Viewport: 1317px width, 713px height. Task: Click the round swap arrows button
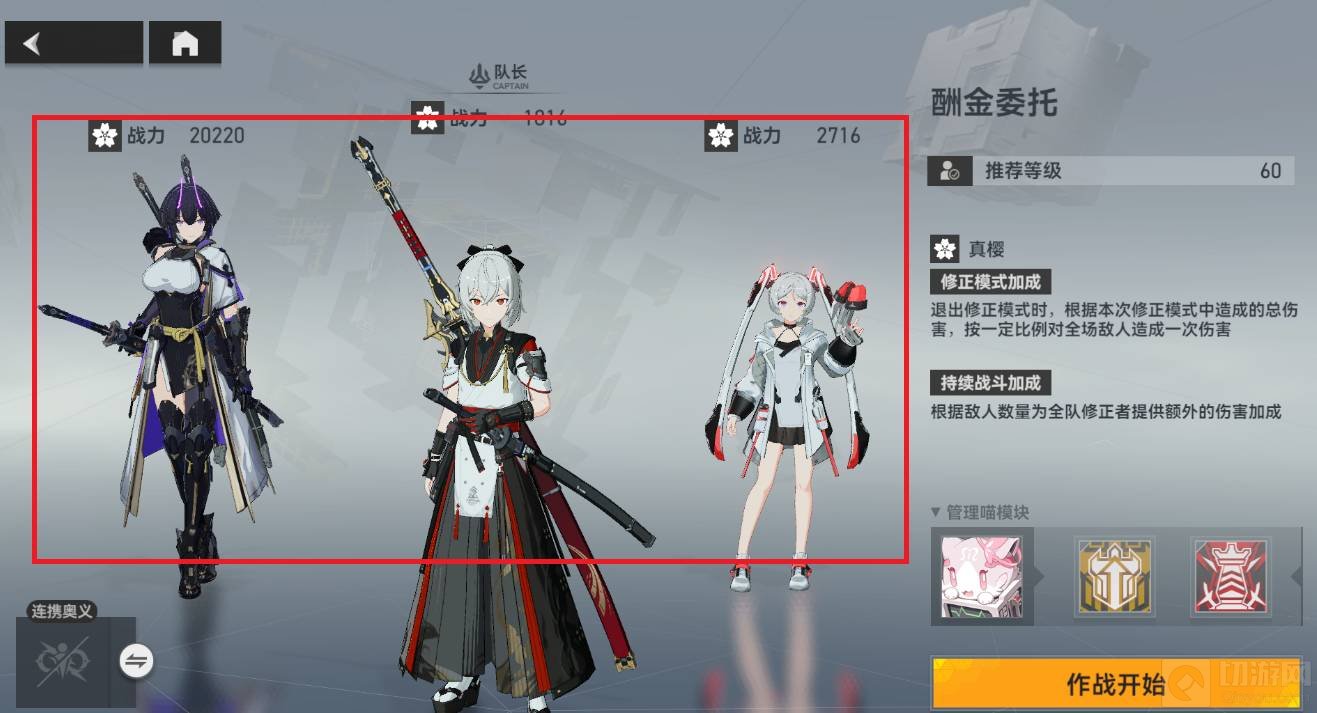136,660
